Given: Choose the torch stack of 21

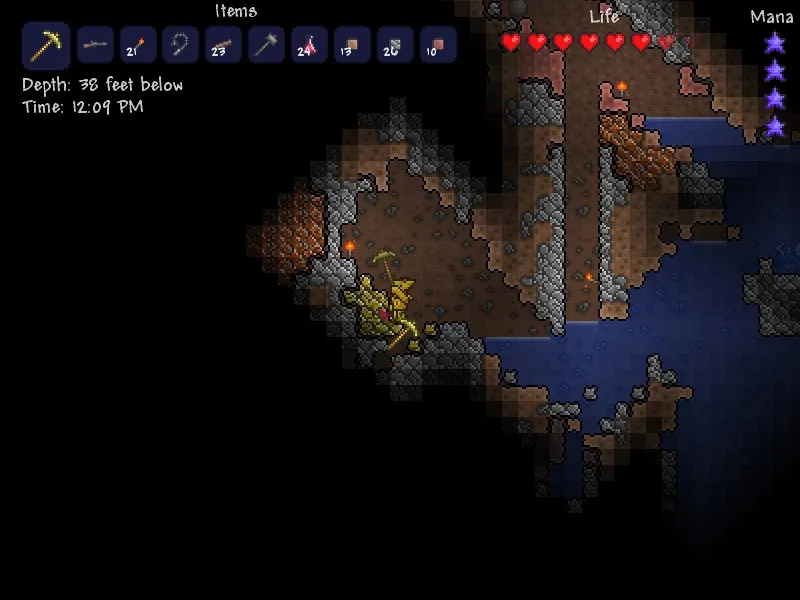Looking at the screenshot, I should (x=138, y=45).
